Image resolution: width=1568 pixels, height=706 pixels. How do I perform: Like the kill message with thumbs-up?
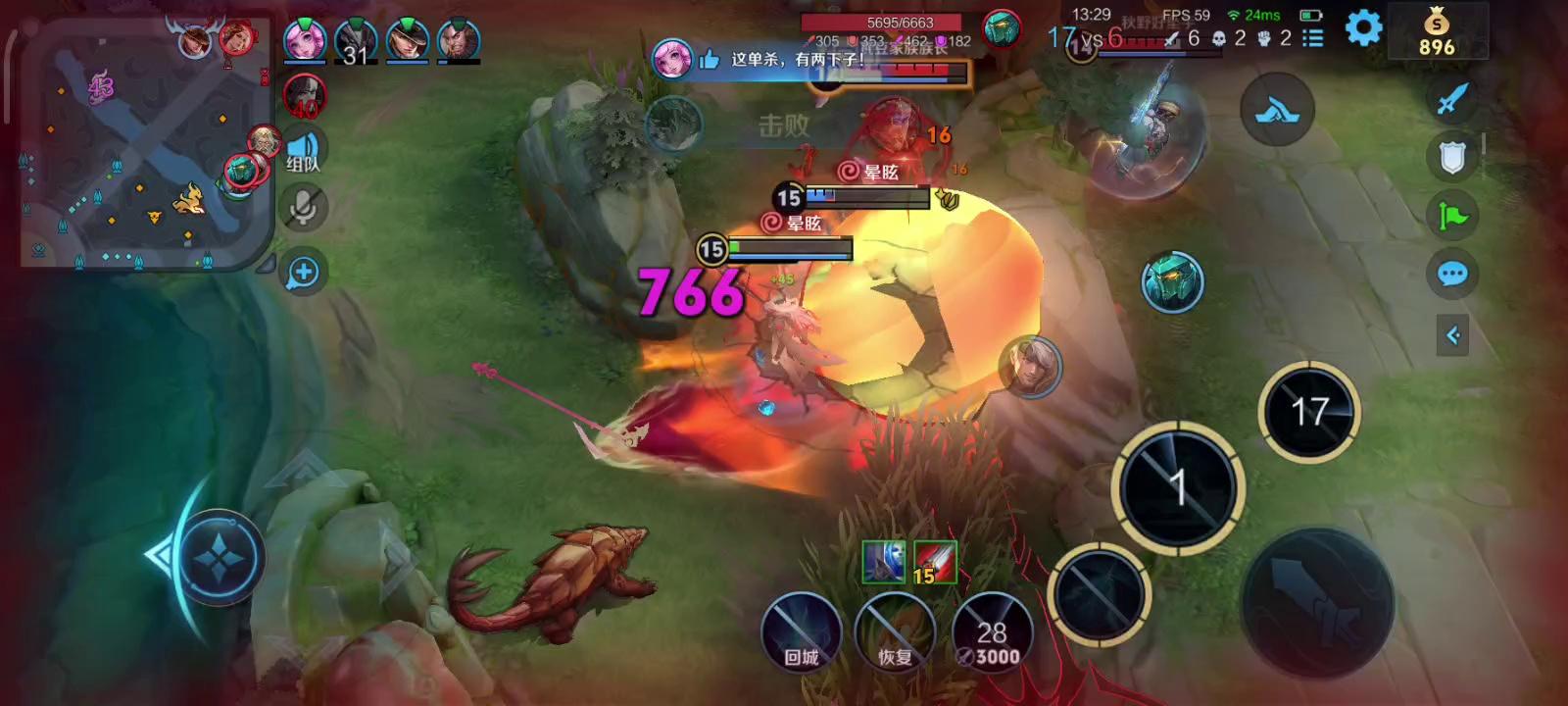pos(709,60)
